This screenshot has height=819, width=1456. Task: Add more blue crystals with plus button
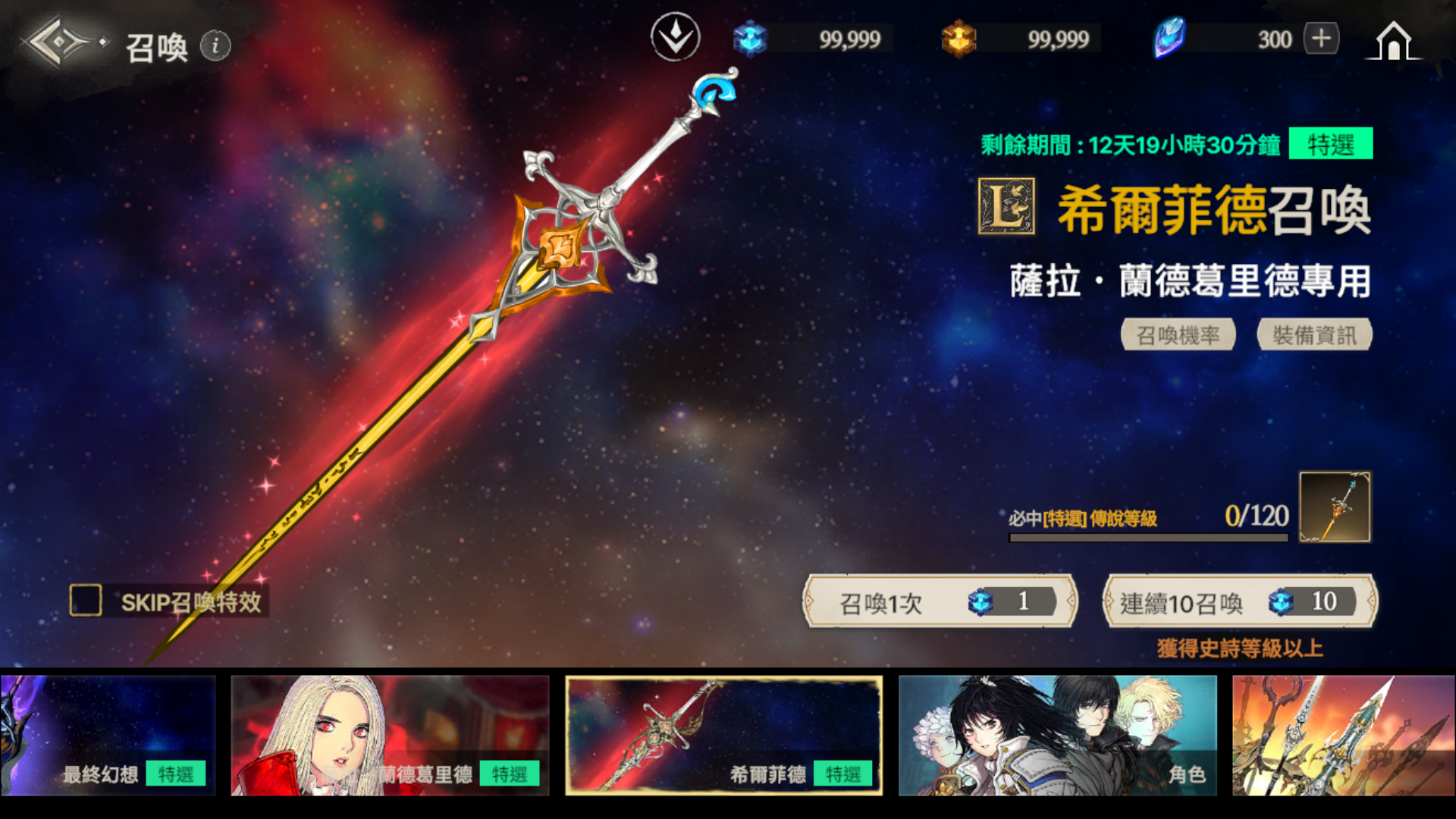click(x=1321, y=39)
